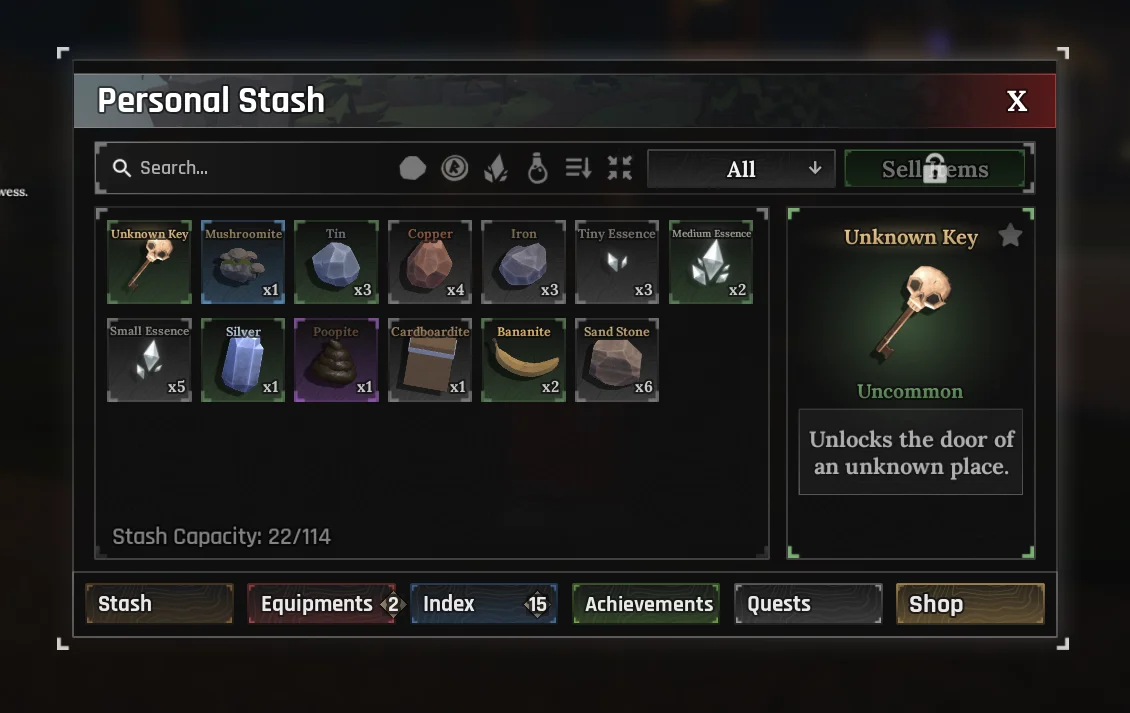Type in the Search field
Viewport: 1130px width, 713px height.
250,168
